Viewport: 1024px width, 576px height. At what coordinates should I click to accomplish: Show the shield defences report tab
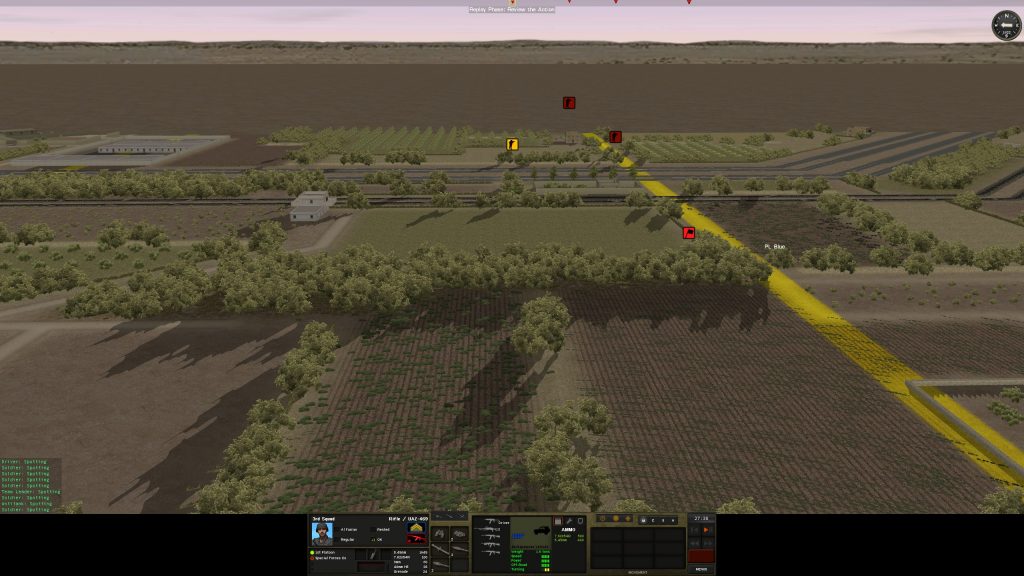pyautogui.click(x=580, y=521)
